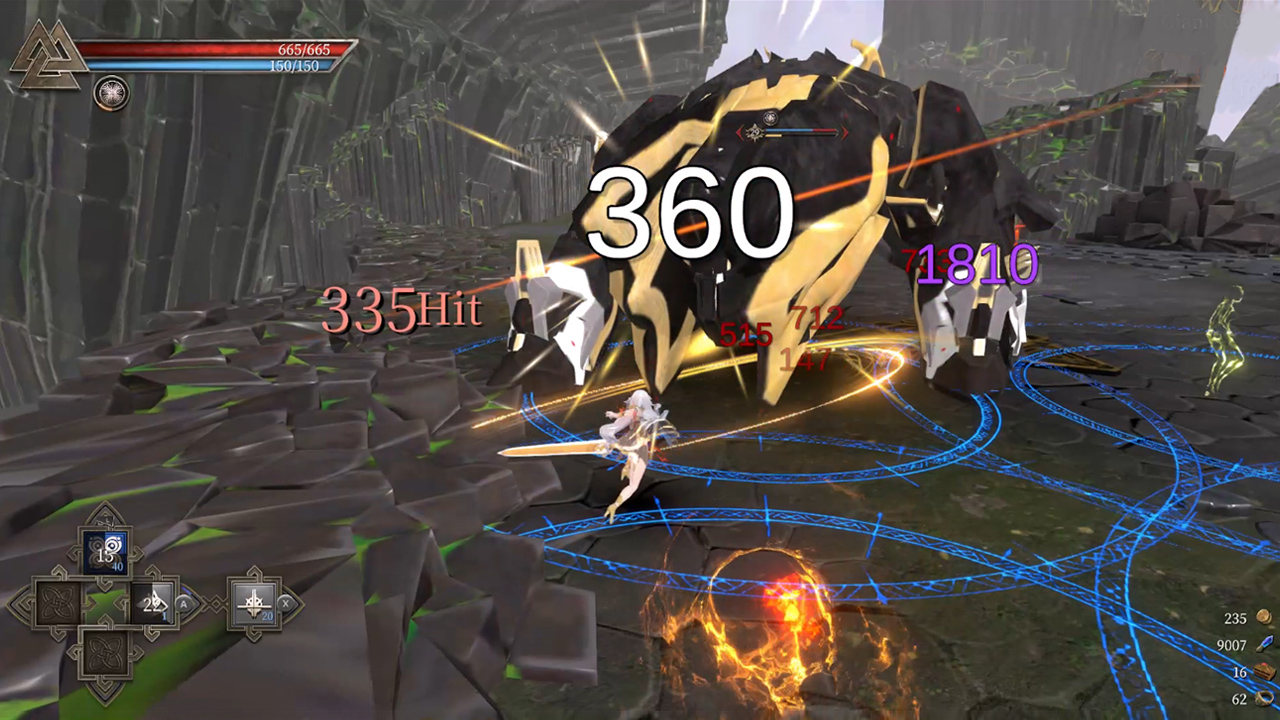Select the skill cross hotbar cluster
The width and height of the screenshot is (1280, 720).
tap(107, 602)
